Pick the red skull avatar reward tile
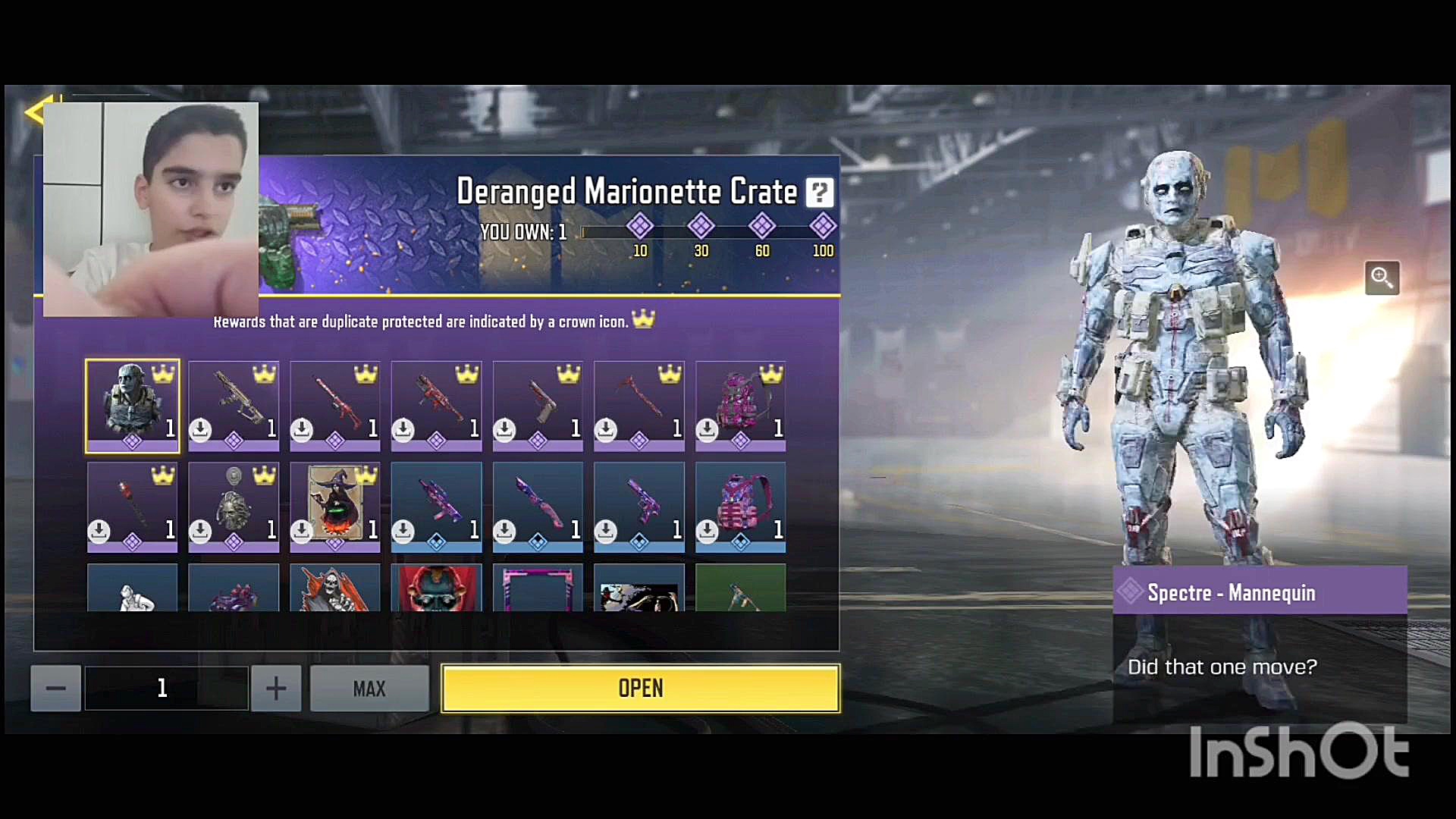 (x=436, y=588)
